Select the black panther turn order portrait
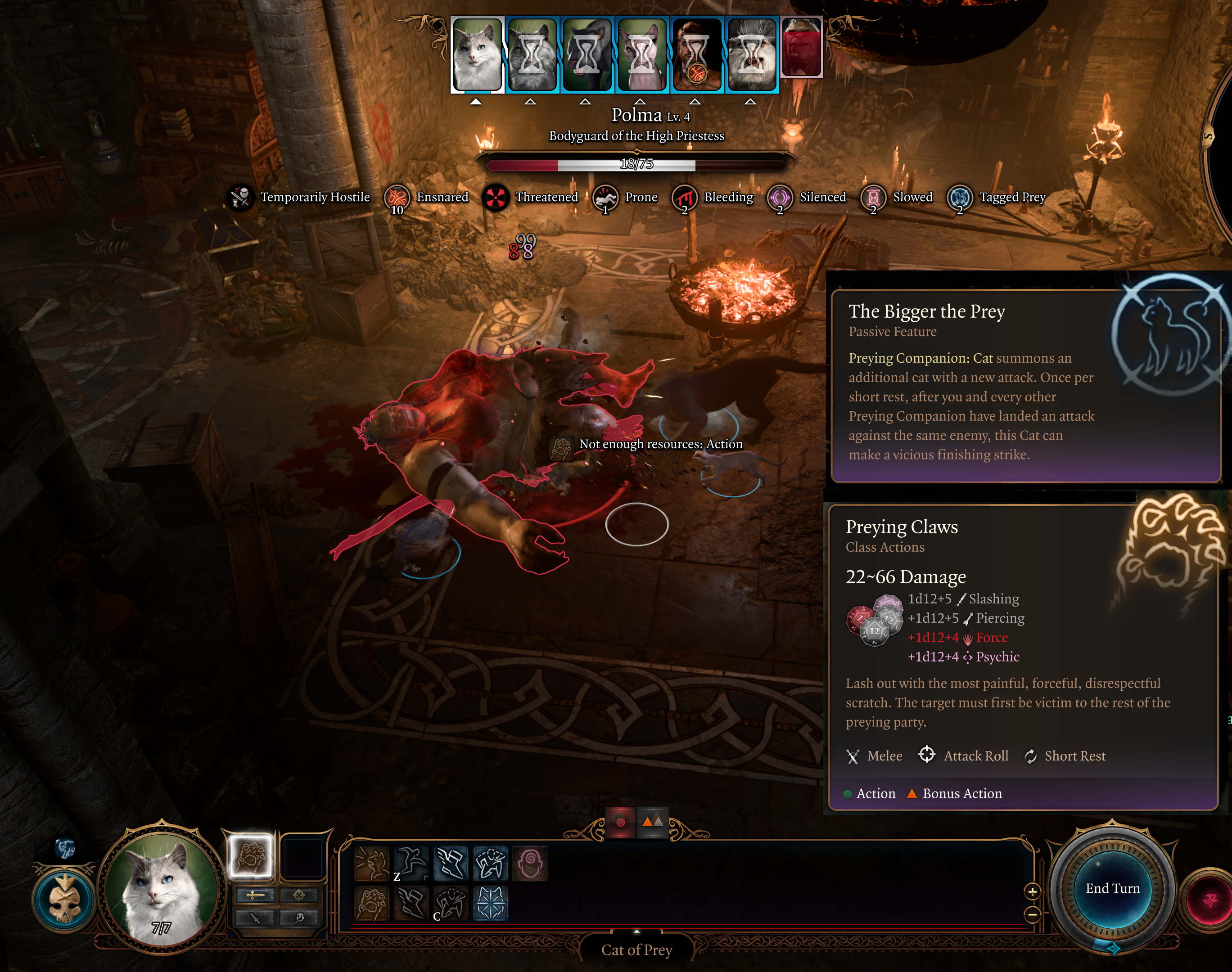 click(x=587, y=54)
